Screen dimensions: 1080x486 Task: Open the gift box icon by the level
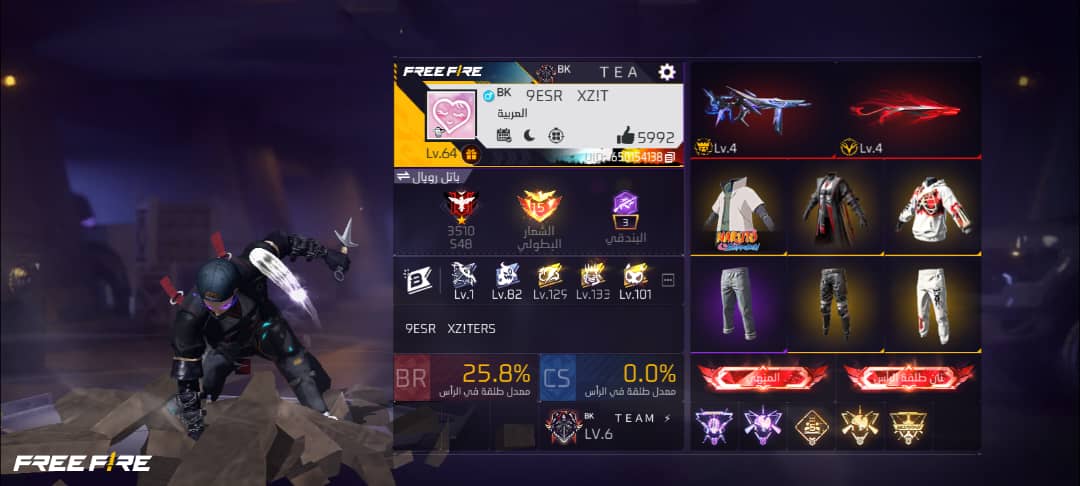pos(471,154)
